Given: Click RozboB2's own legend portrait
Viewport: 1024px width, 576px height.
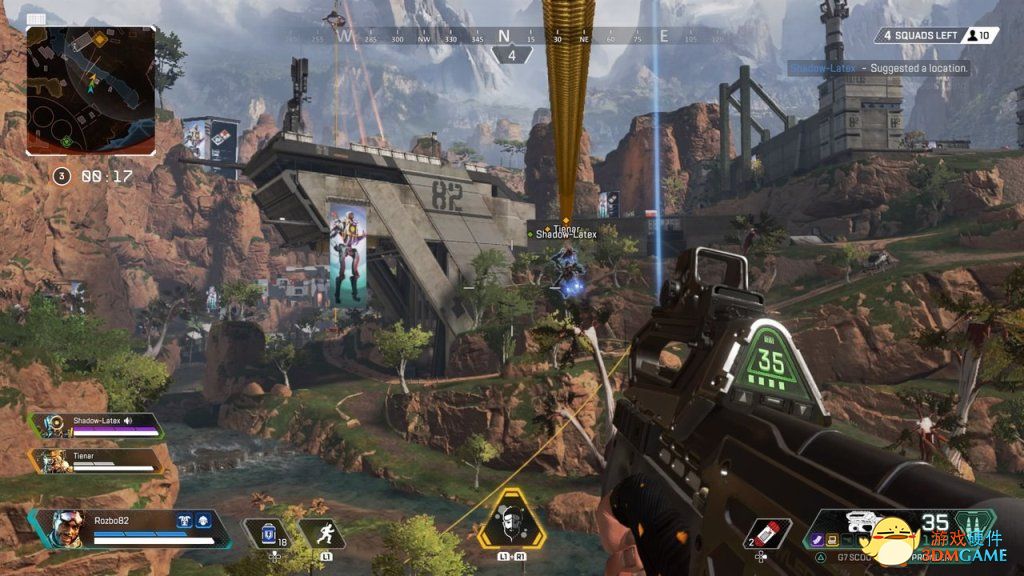Looking at the screenshot, I should point(66,529).
